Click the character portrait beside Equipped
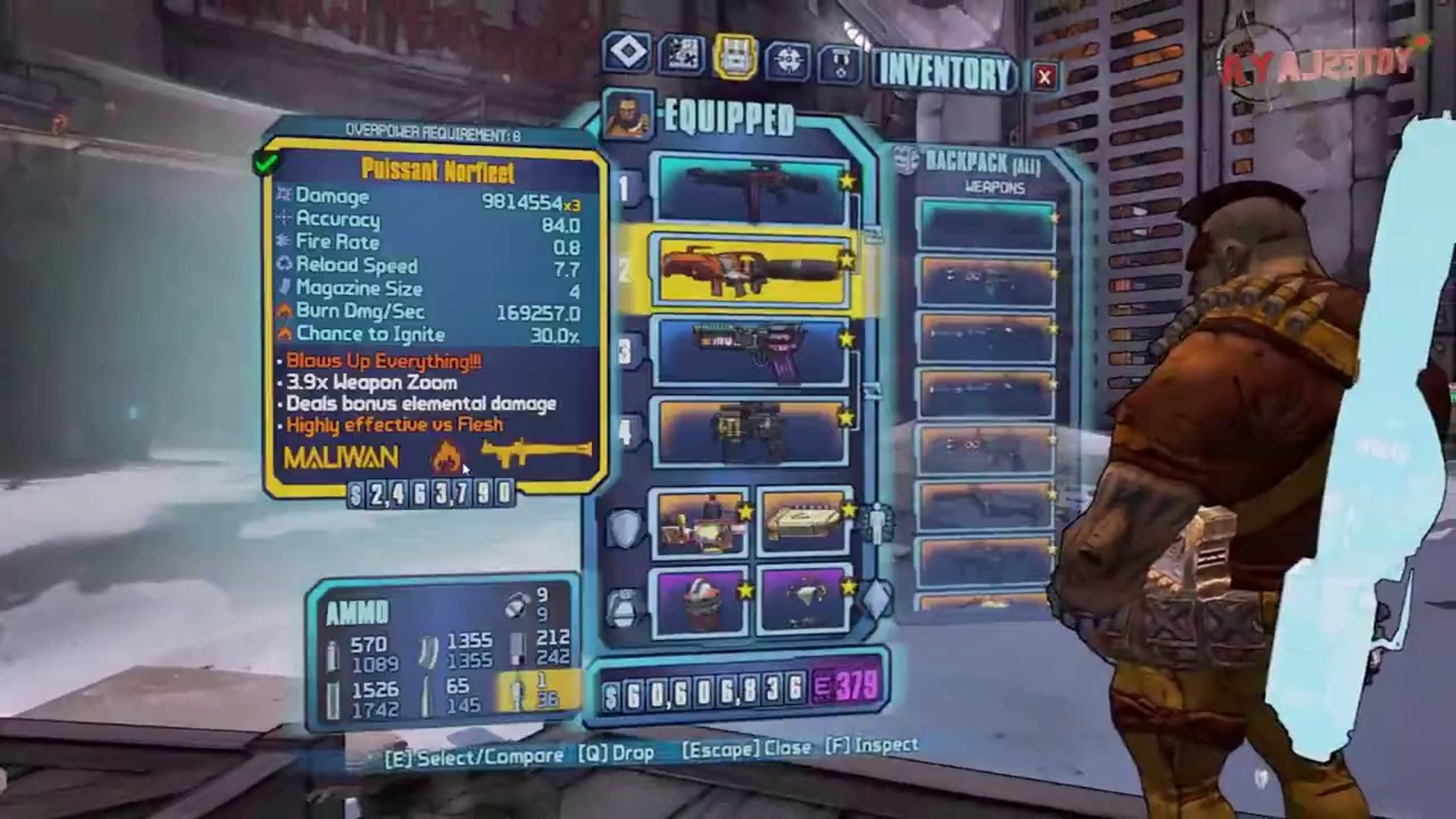Image resolution: width=1456 pixels, height=819 pixels. point(629,115)
